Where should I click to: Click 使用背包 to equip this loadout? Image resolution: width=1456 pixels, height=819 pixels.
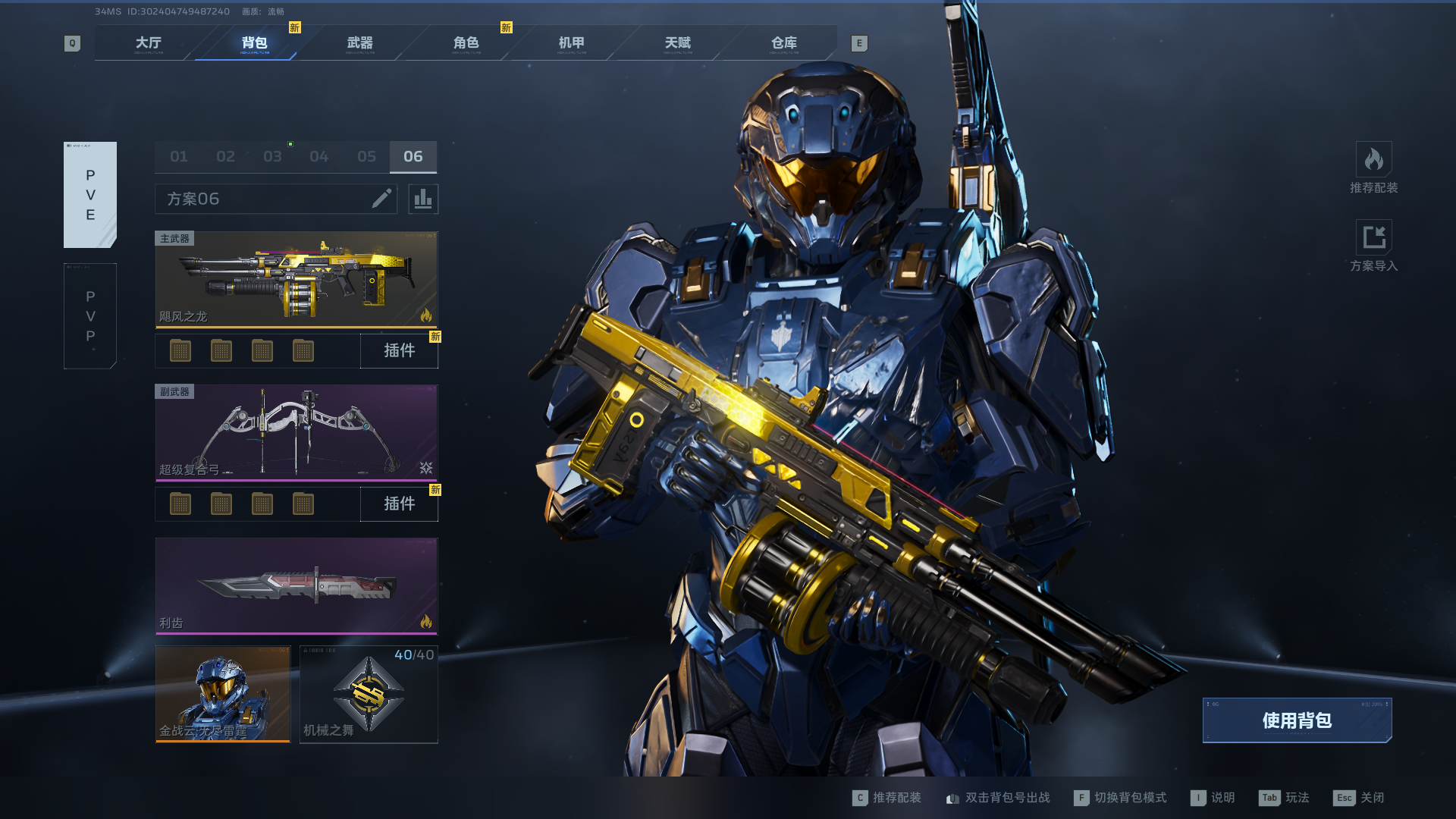pyautogui.click(x=1297, y=720)
